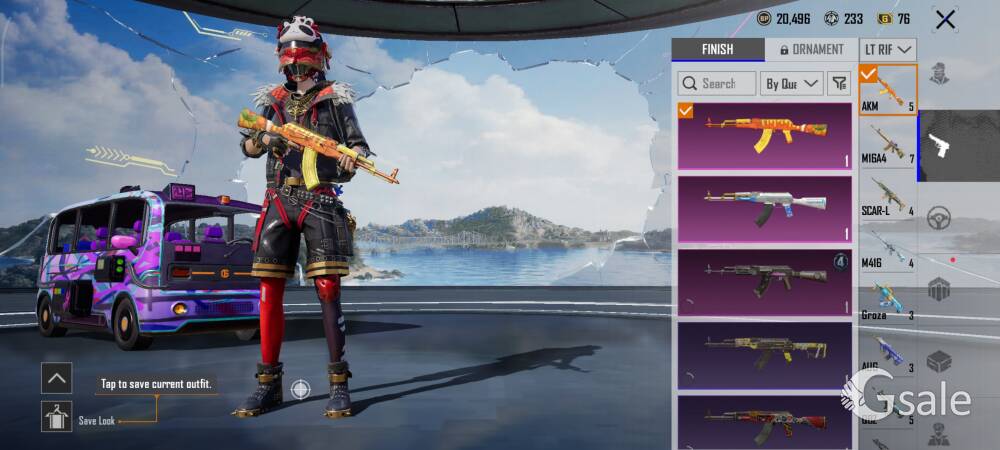Open the By Quality sort dropdown

pos(792,83)
